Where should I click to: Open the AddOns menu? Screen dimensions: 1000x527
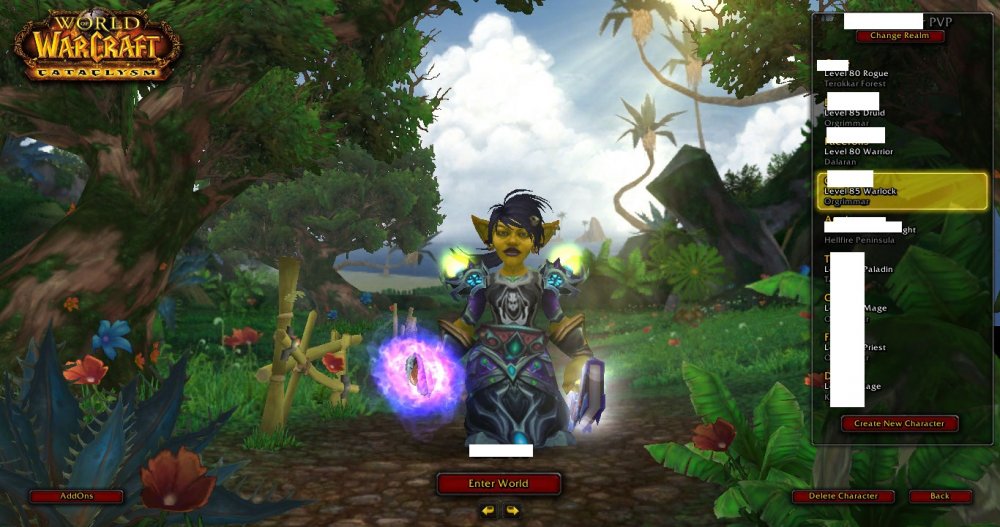click(76, 496)
